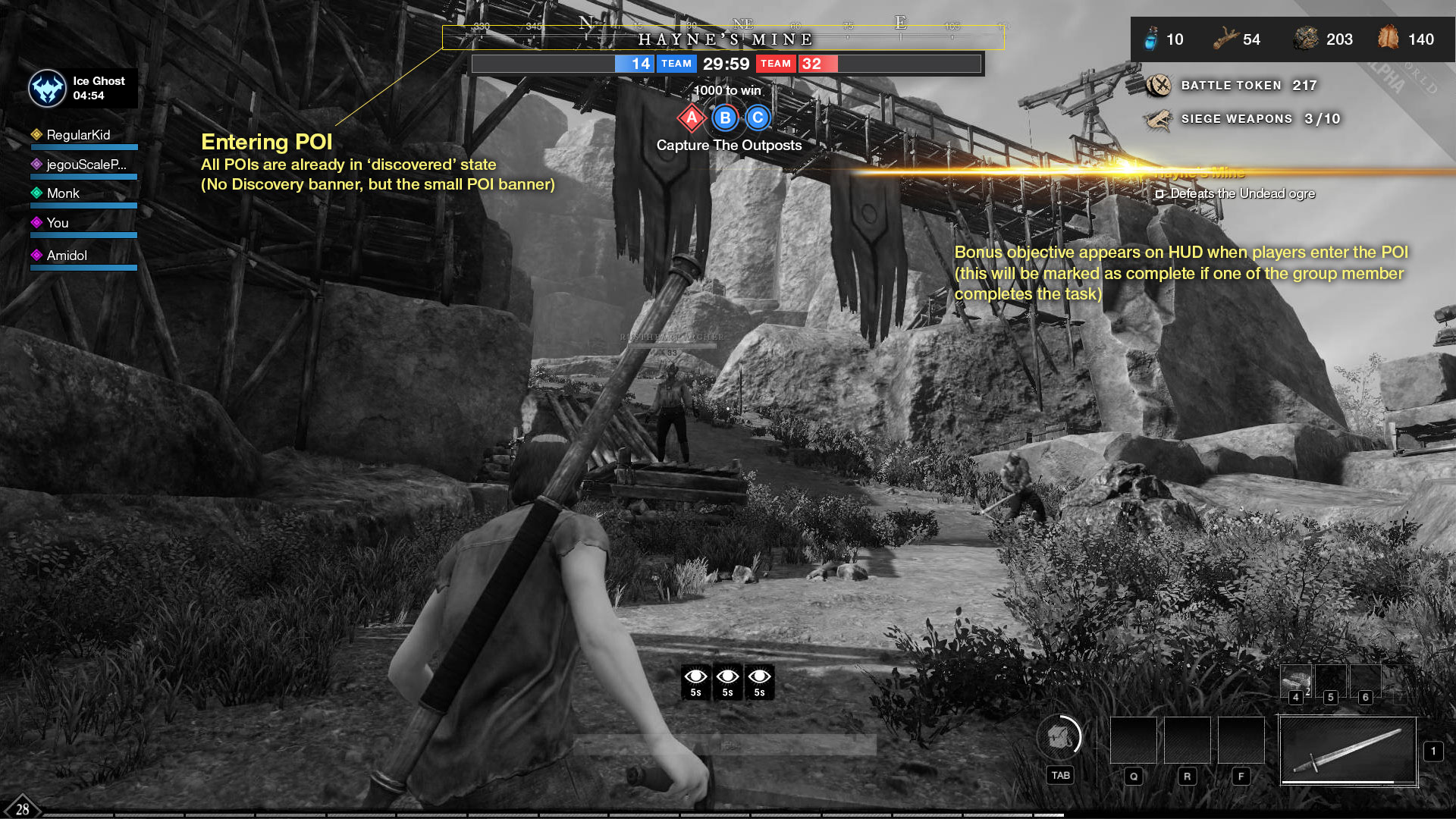Click the Ice Ghost buff icon
The height and width of the screenshot is (819, 1456).
47,88
